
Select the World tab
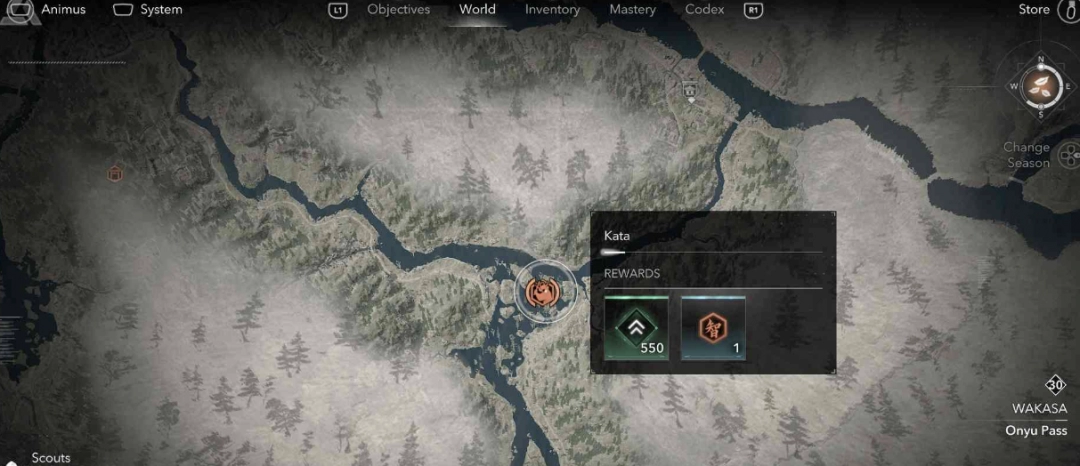[477, 10]
